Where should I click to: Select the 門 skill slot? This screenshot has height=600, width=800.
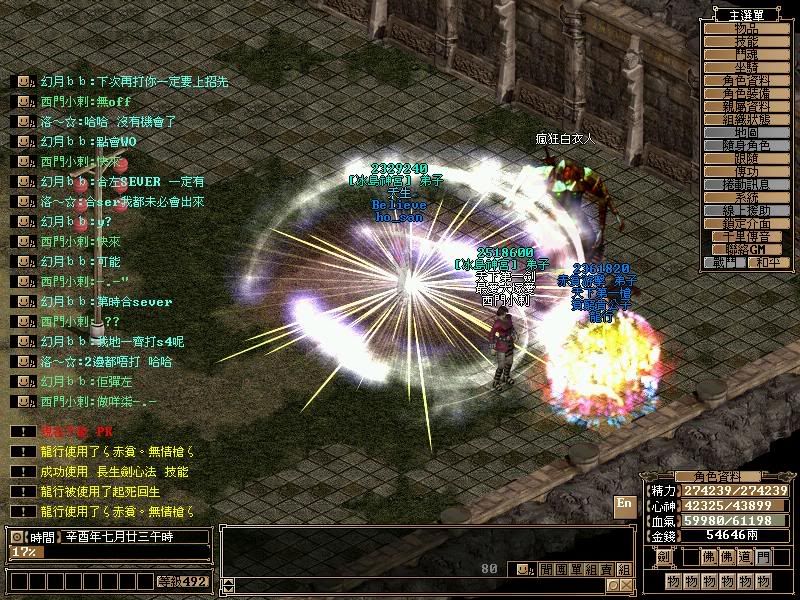pos(764,556)
